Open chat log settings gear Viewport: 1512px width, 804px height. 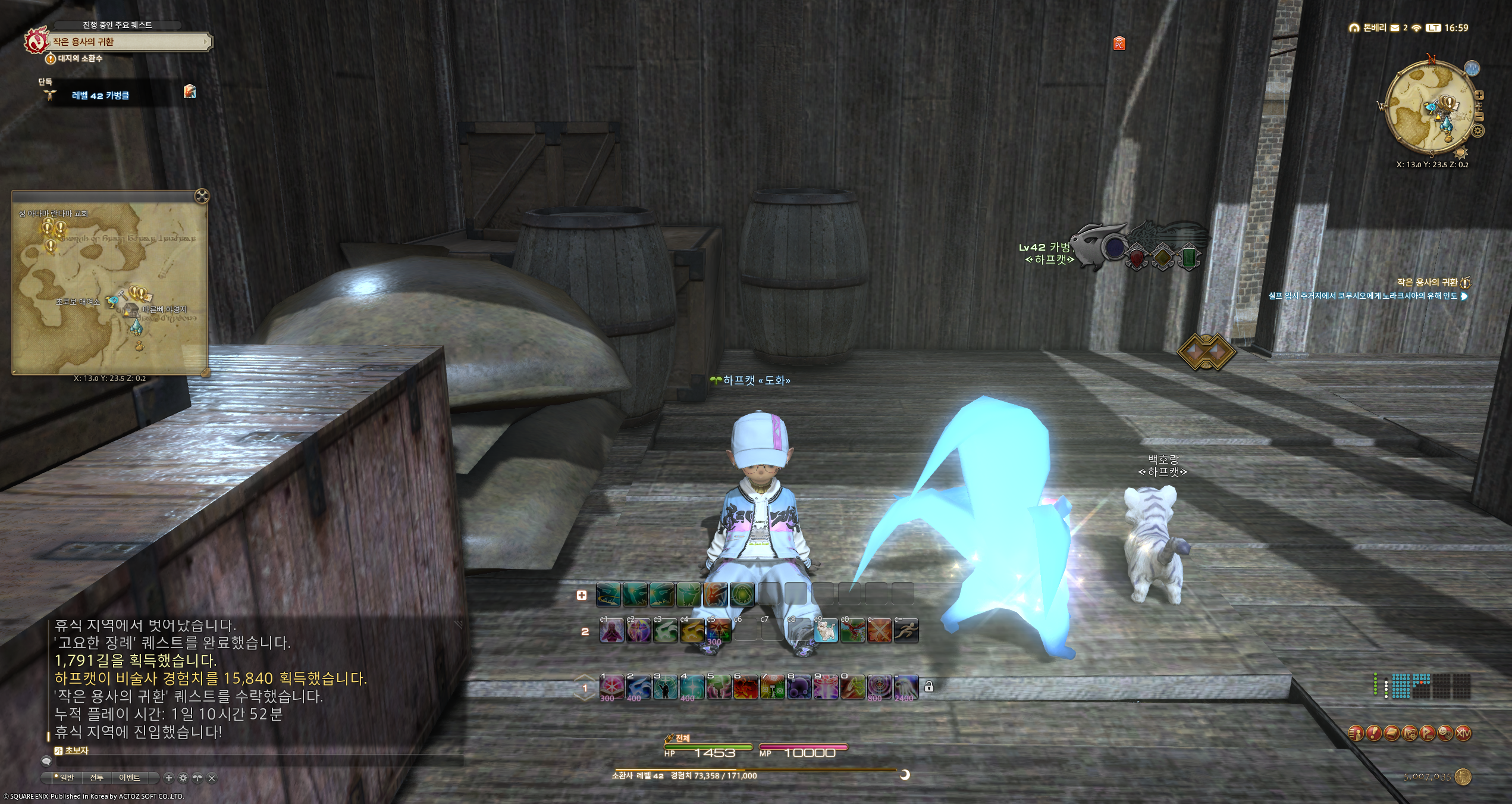[x=183, y=778]
